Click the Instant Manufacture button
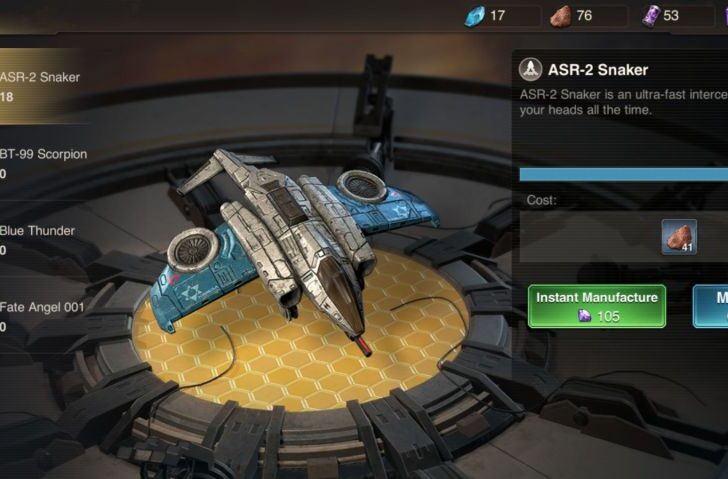Viewport: 728px width, 479px height. coord(597,306)
